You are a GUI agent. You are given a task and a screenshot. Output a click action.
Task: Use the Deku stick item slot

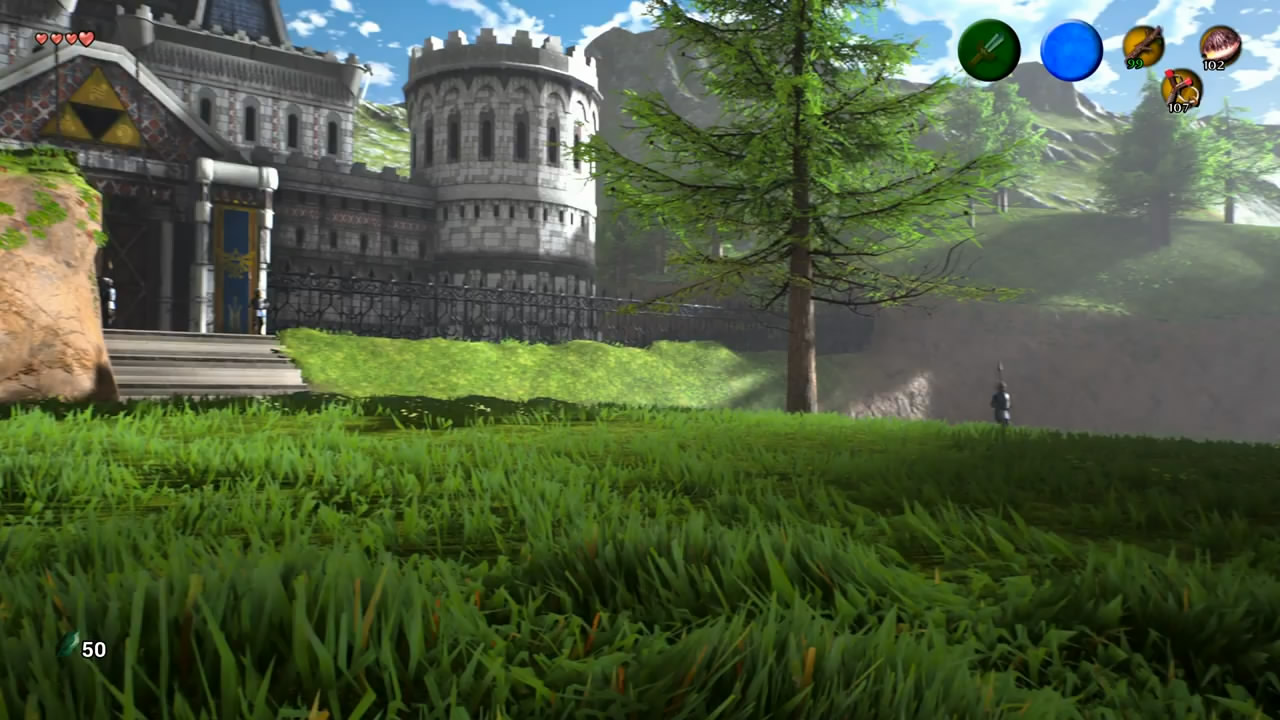pyautogui.click(x=1142, y=44)
